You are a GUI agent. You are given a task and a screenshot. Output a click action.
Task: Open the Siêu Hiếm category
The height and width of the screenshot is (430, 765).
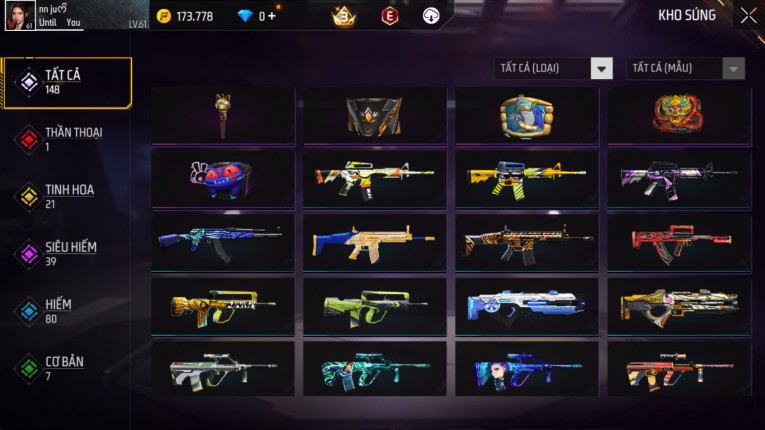pyautogui.click(x=67, y=253)
